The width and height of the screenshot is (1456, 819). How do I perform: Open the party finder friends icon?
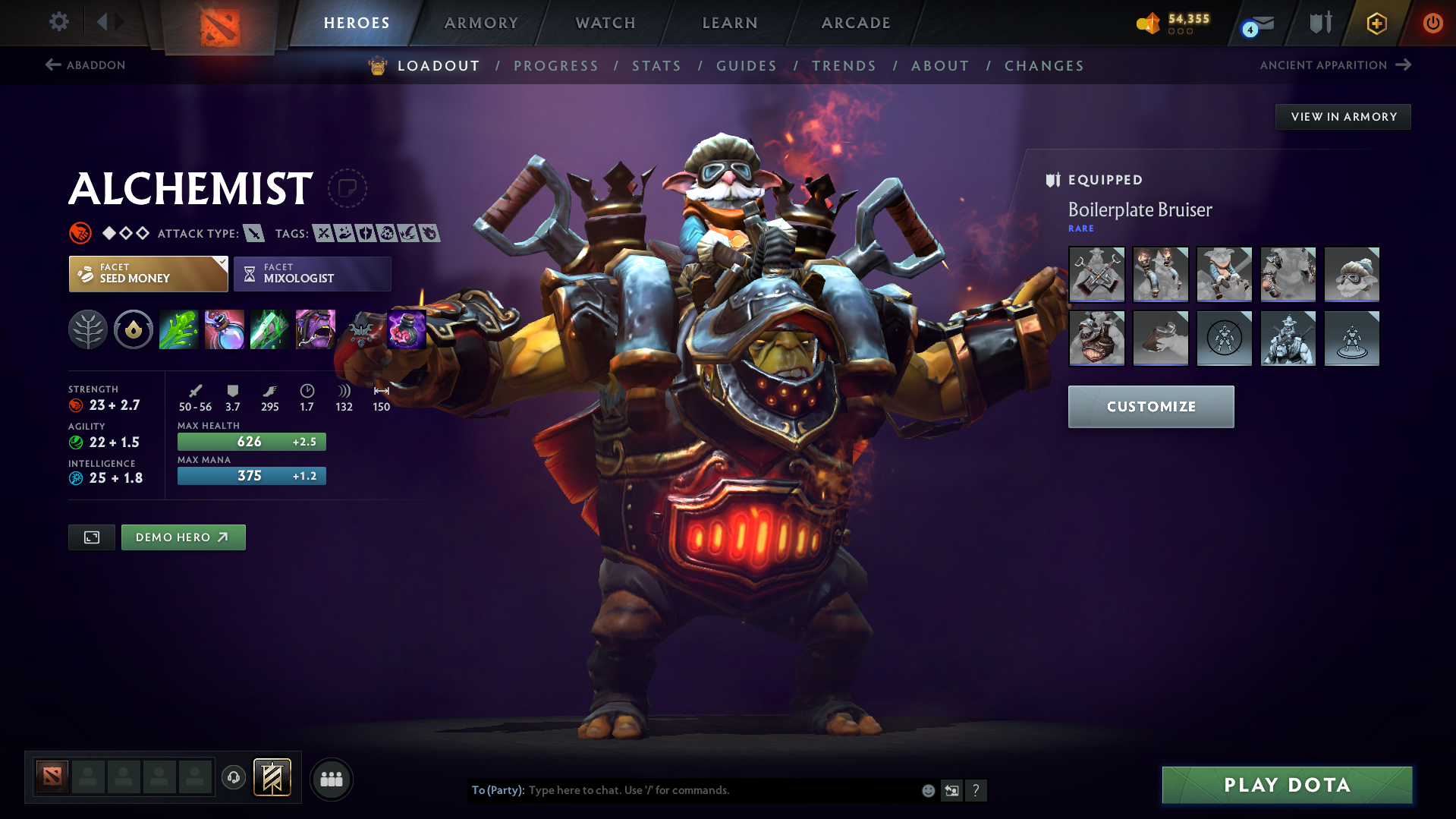pyautogui.click(x=331, y=779)
